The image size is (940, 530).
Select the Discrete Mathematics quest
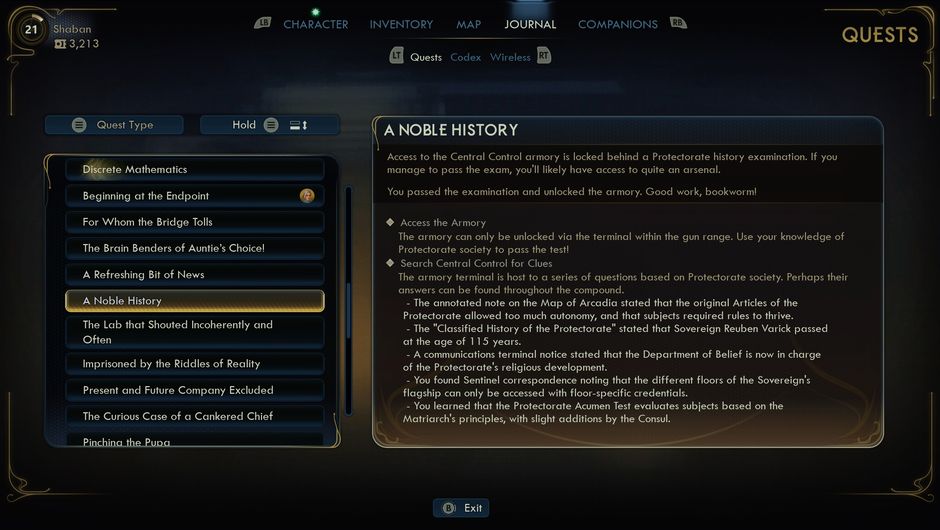pos(195,169)
